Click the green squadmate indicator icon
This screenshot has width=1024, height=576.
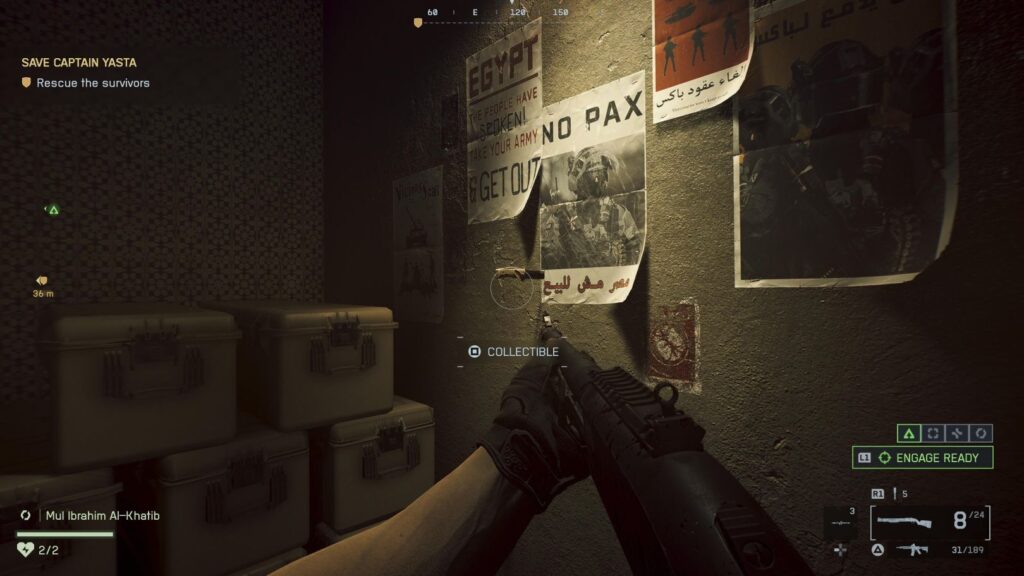[x=53, y=210]
